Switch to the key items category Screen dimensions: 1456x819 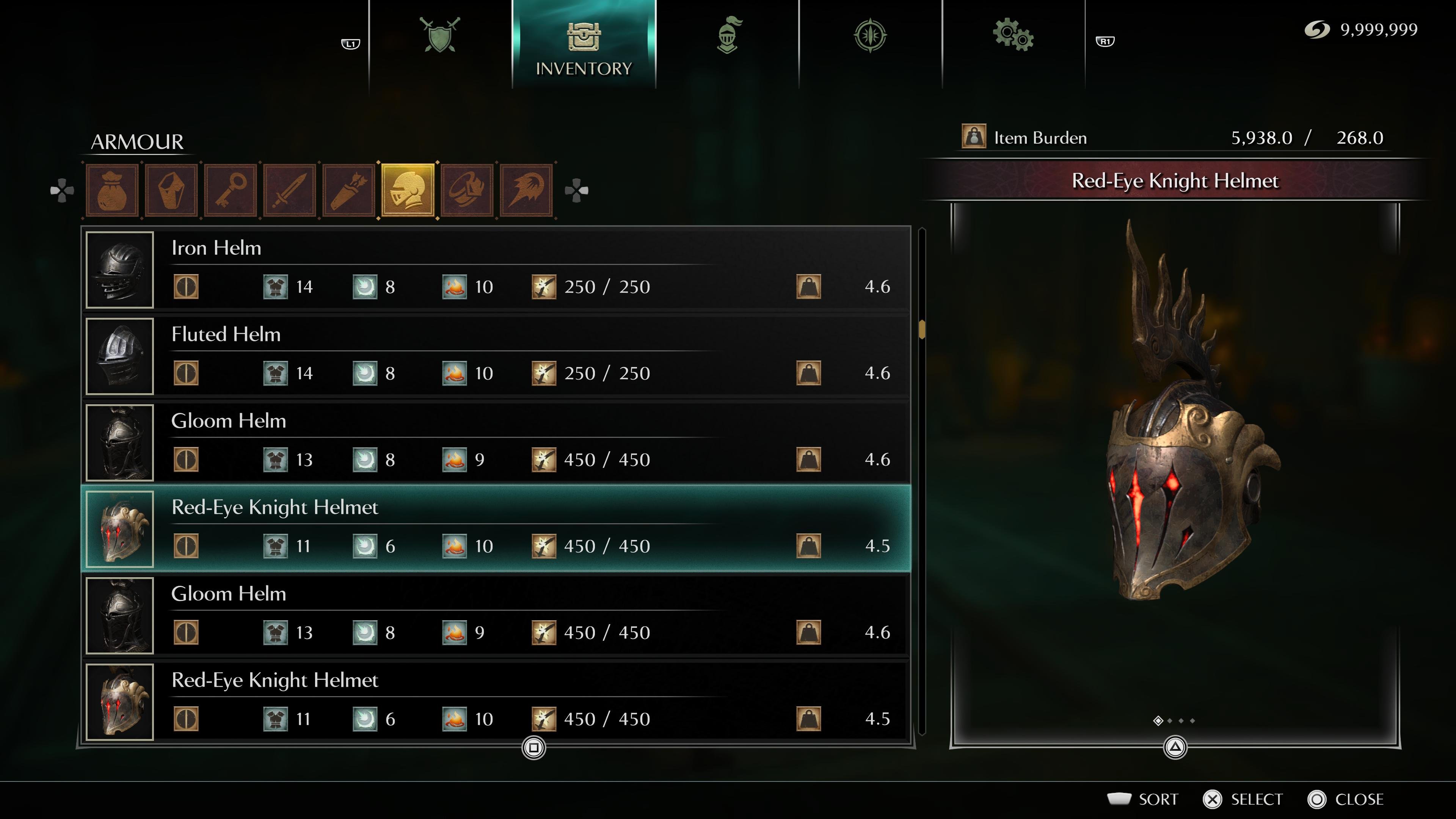[231, 190]
